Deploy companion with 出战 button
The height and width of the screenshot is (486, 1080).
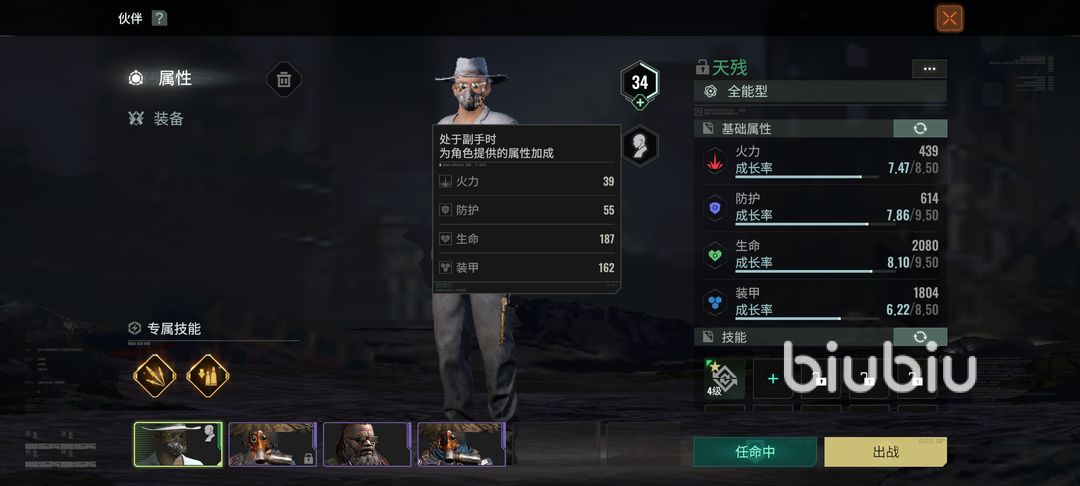(885, 451)
